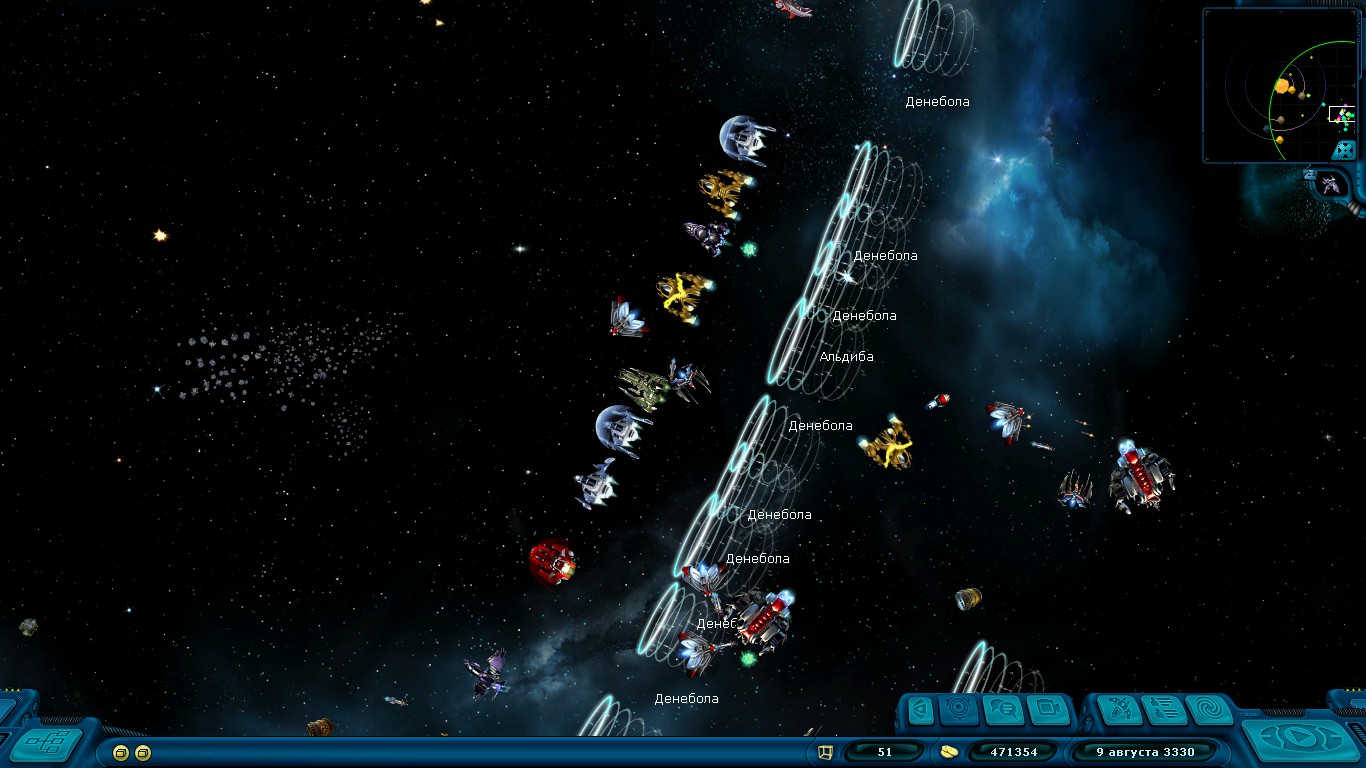Open the flowchart menu button
This screenshot has width=1366, height=768.
[x=47, y=743]
